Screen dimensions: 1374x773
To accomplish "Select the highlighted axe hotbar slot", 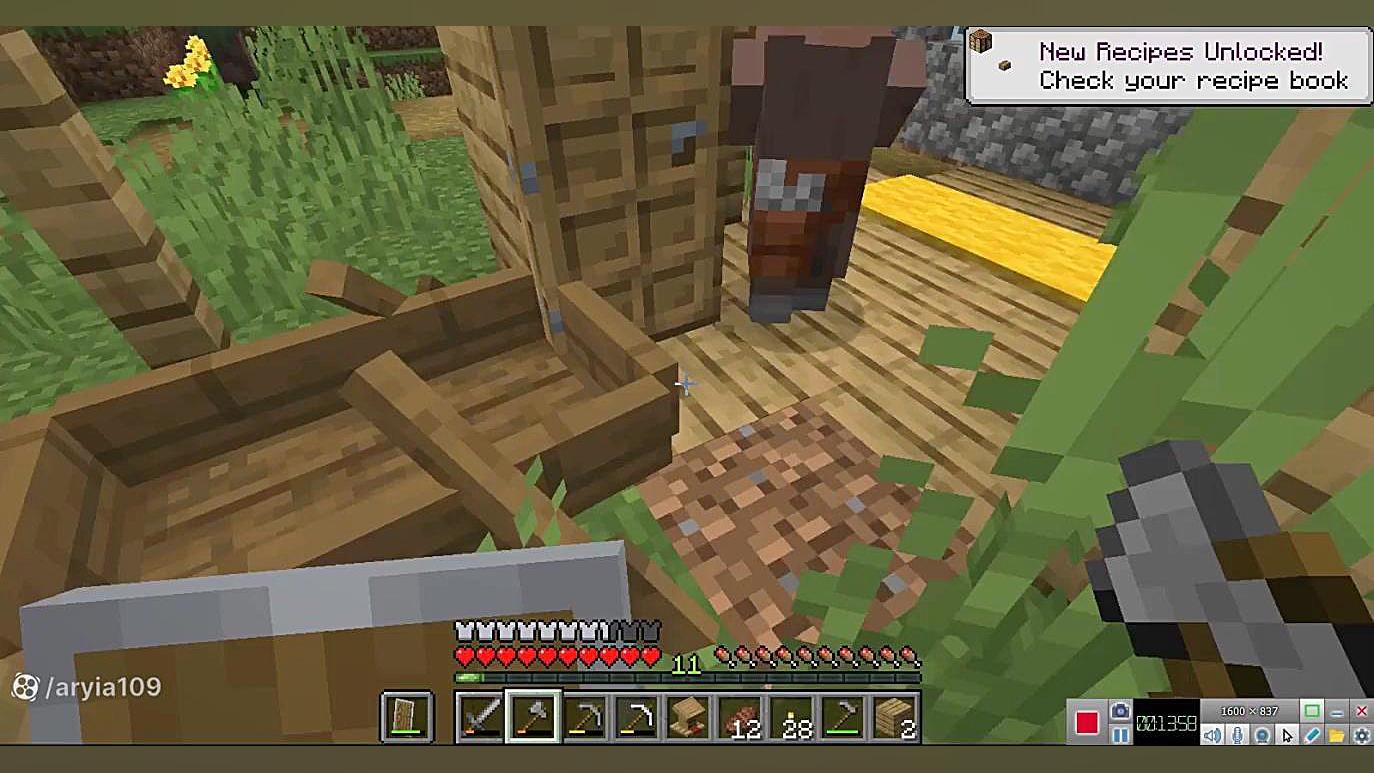I will 532,717.
